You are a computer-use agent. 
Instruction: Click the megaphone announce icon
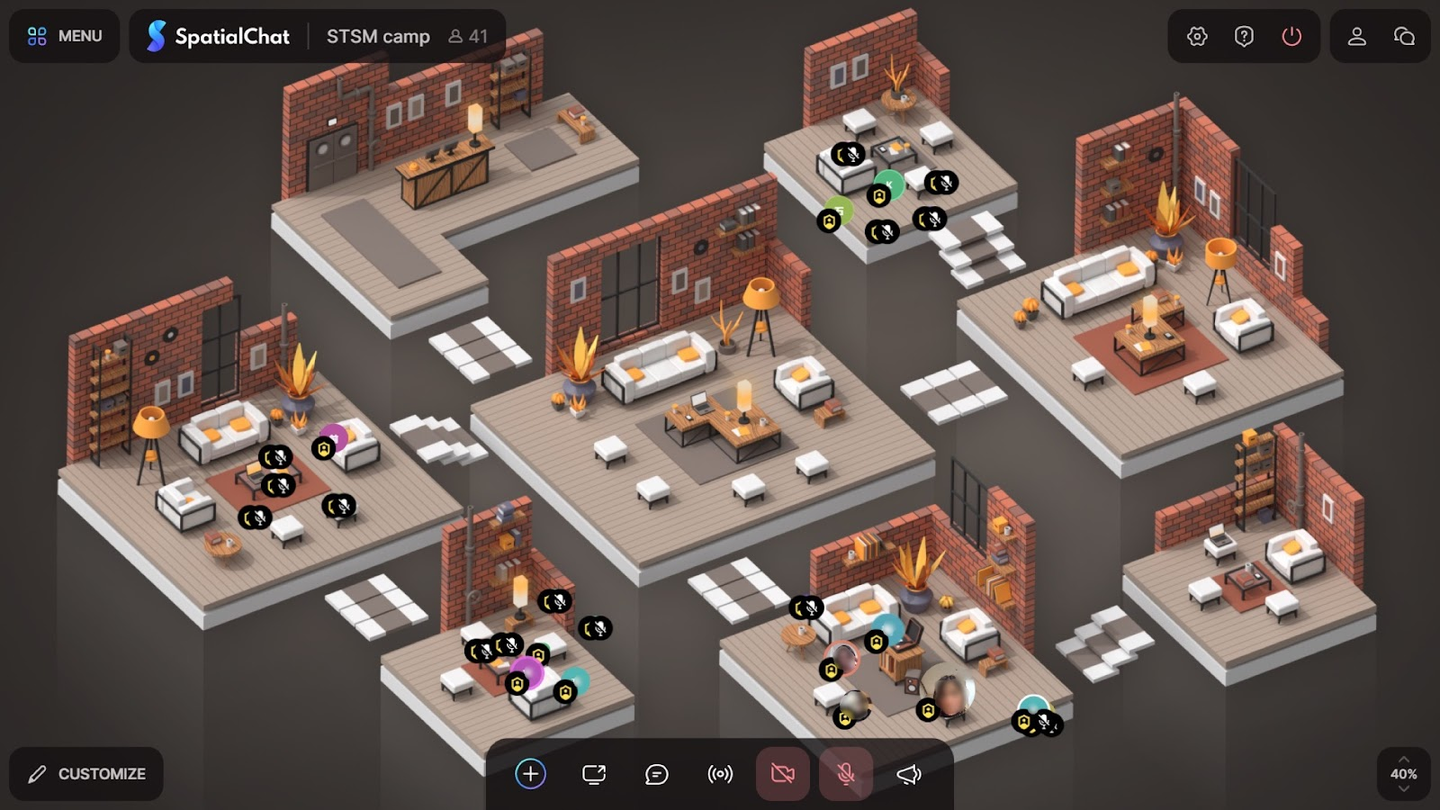(x=909, y=774)
